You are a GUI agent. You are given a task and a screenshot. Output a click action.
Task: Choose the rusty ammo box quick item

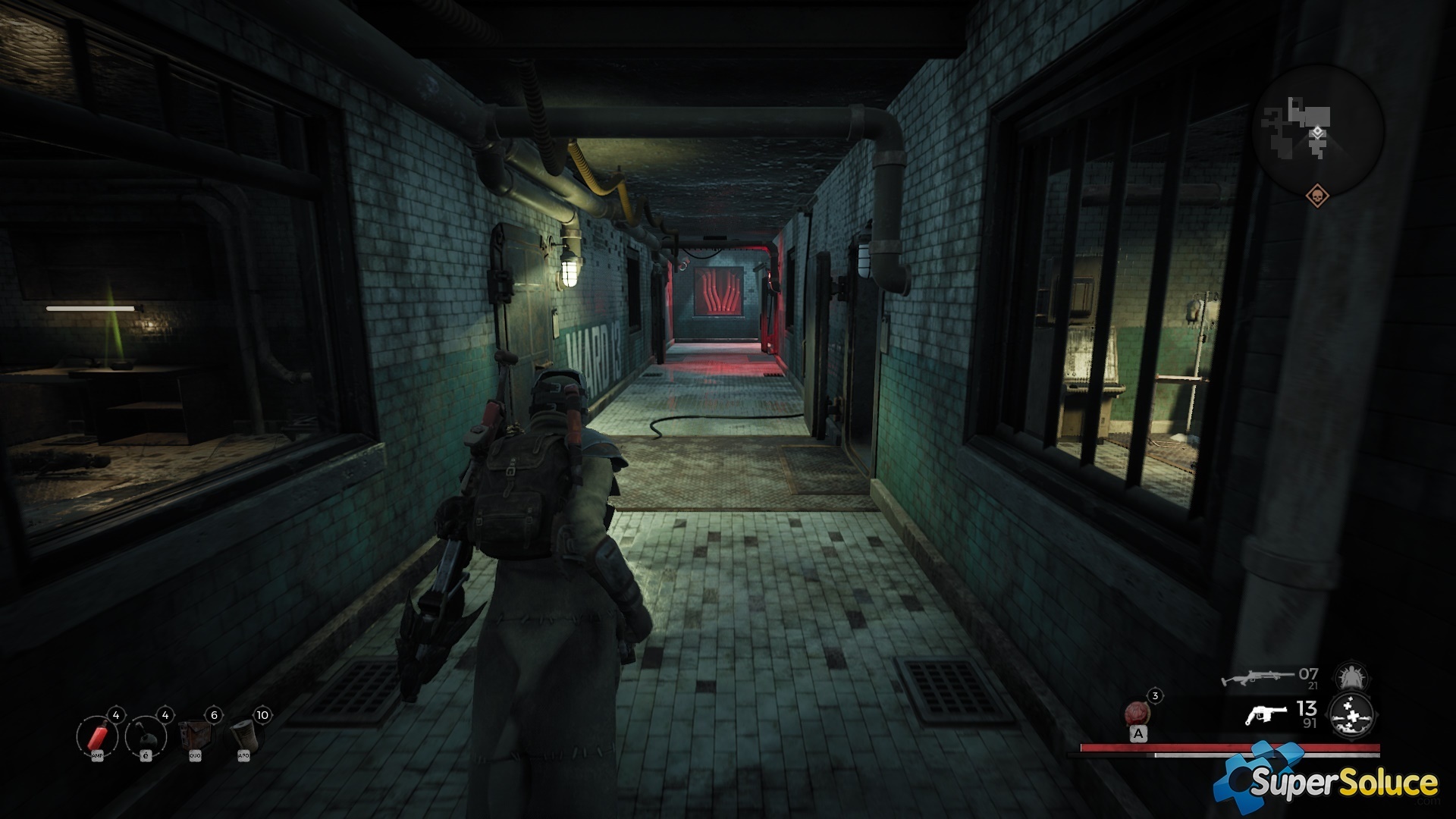pos(195,736)
